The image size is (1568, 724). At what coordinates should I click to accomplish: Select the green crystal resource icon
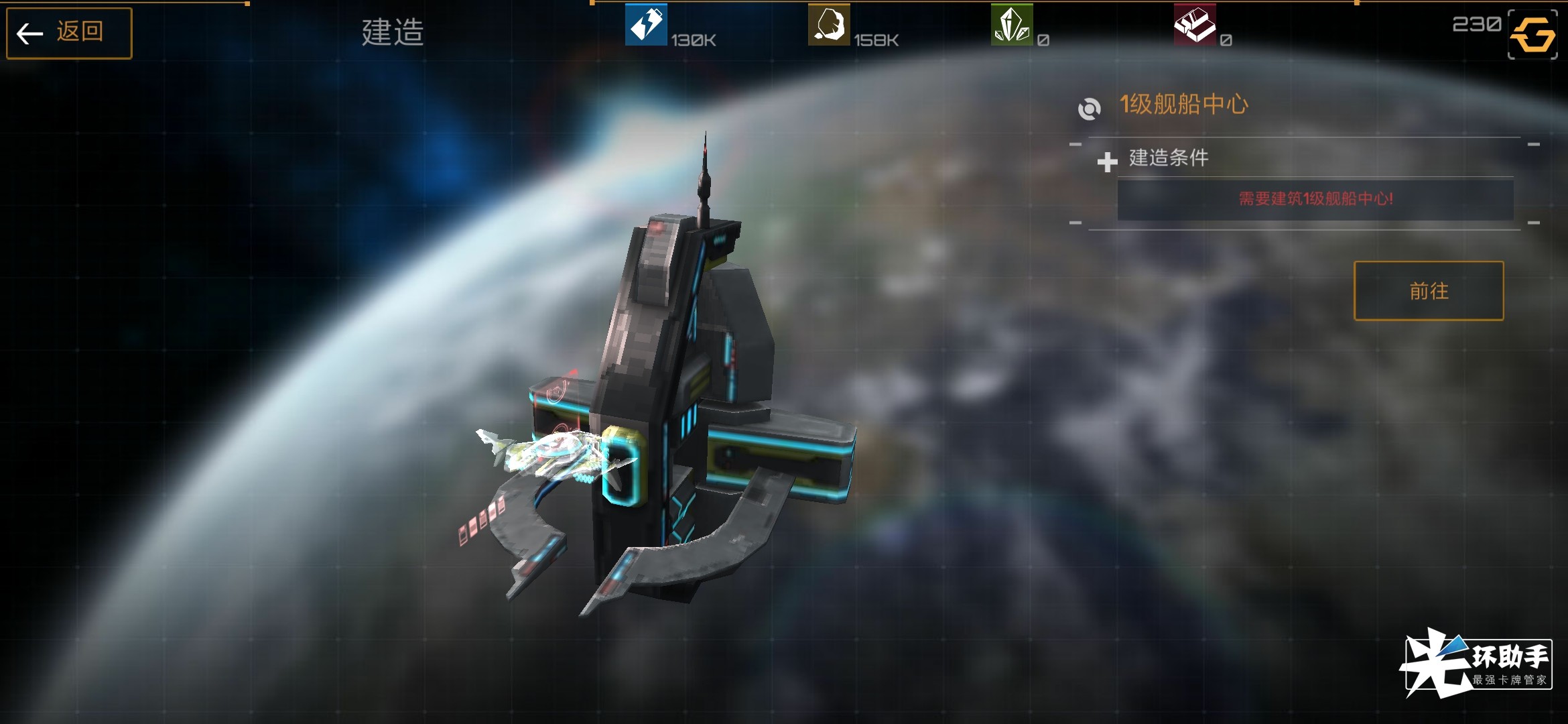[1011, 25]
